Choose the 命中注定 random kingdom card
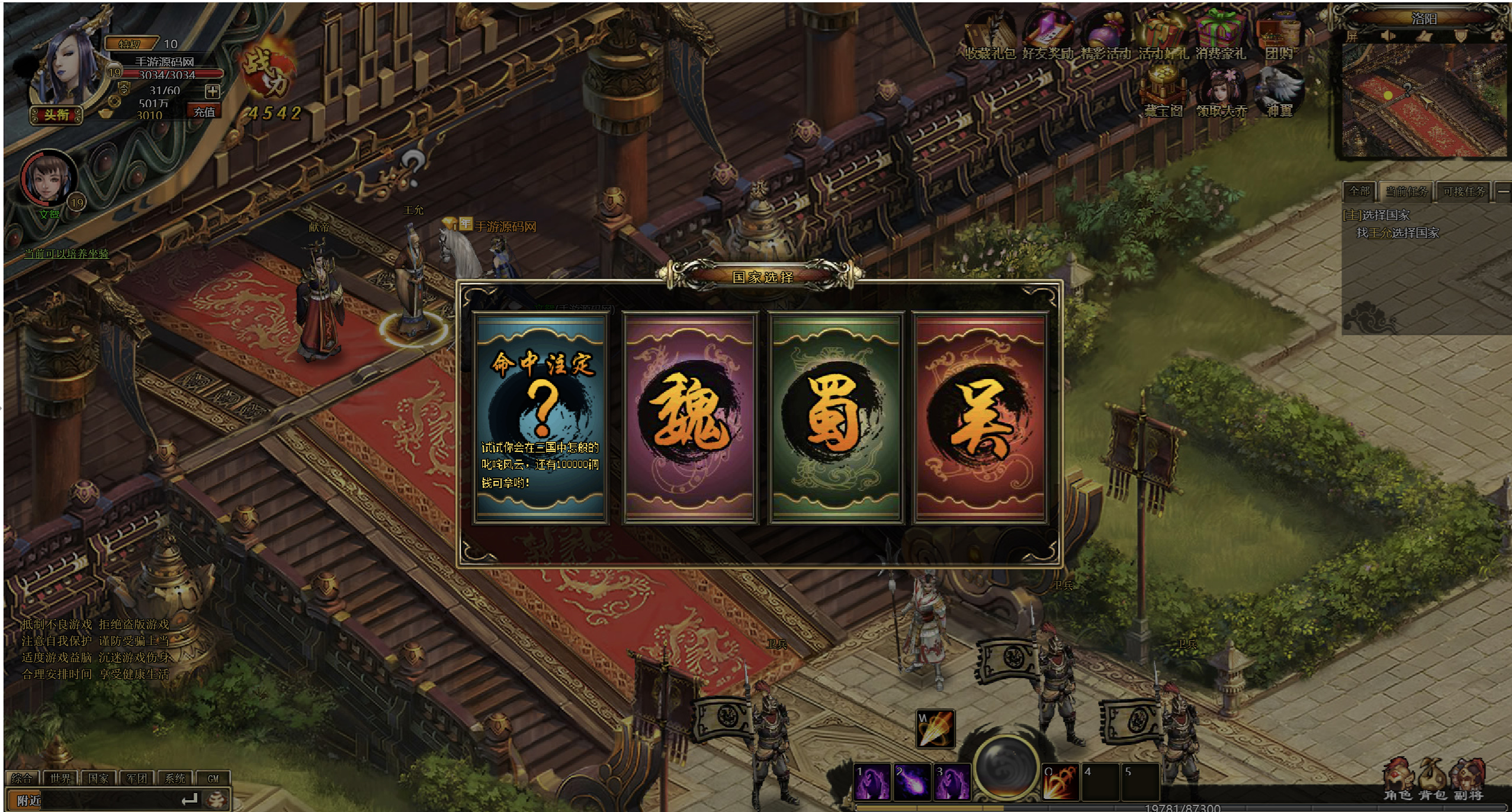Screen dimensions: 1512x812 tap(540, 418)
